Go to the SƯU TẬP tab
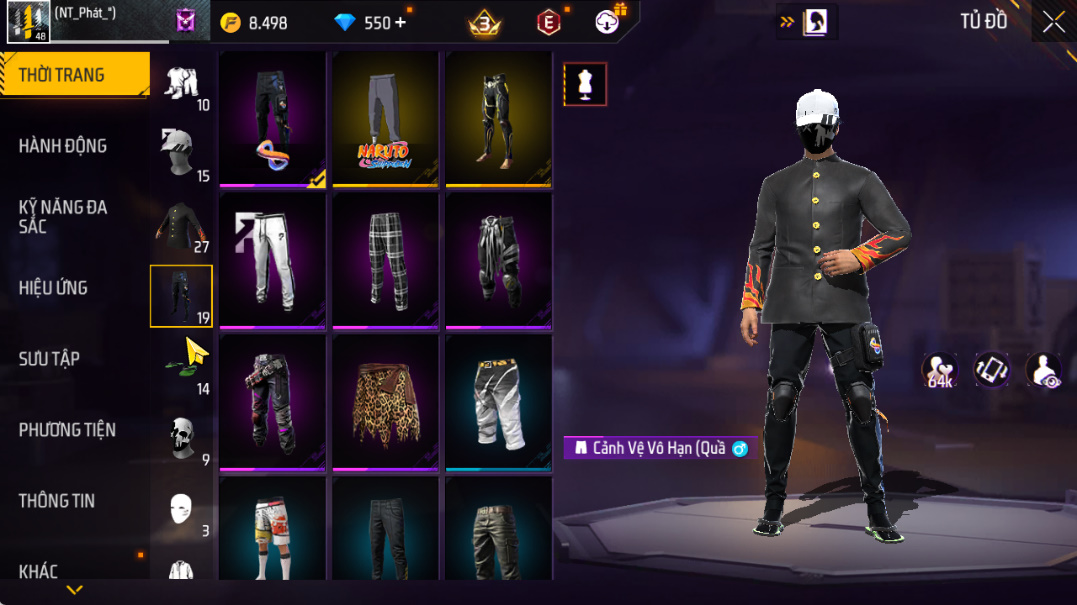 point(49,359)
